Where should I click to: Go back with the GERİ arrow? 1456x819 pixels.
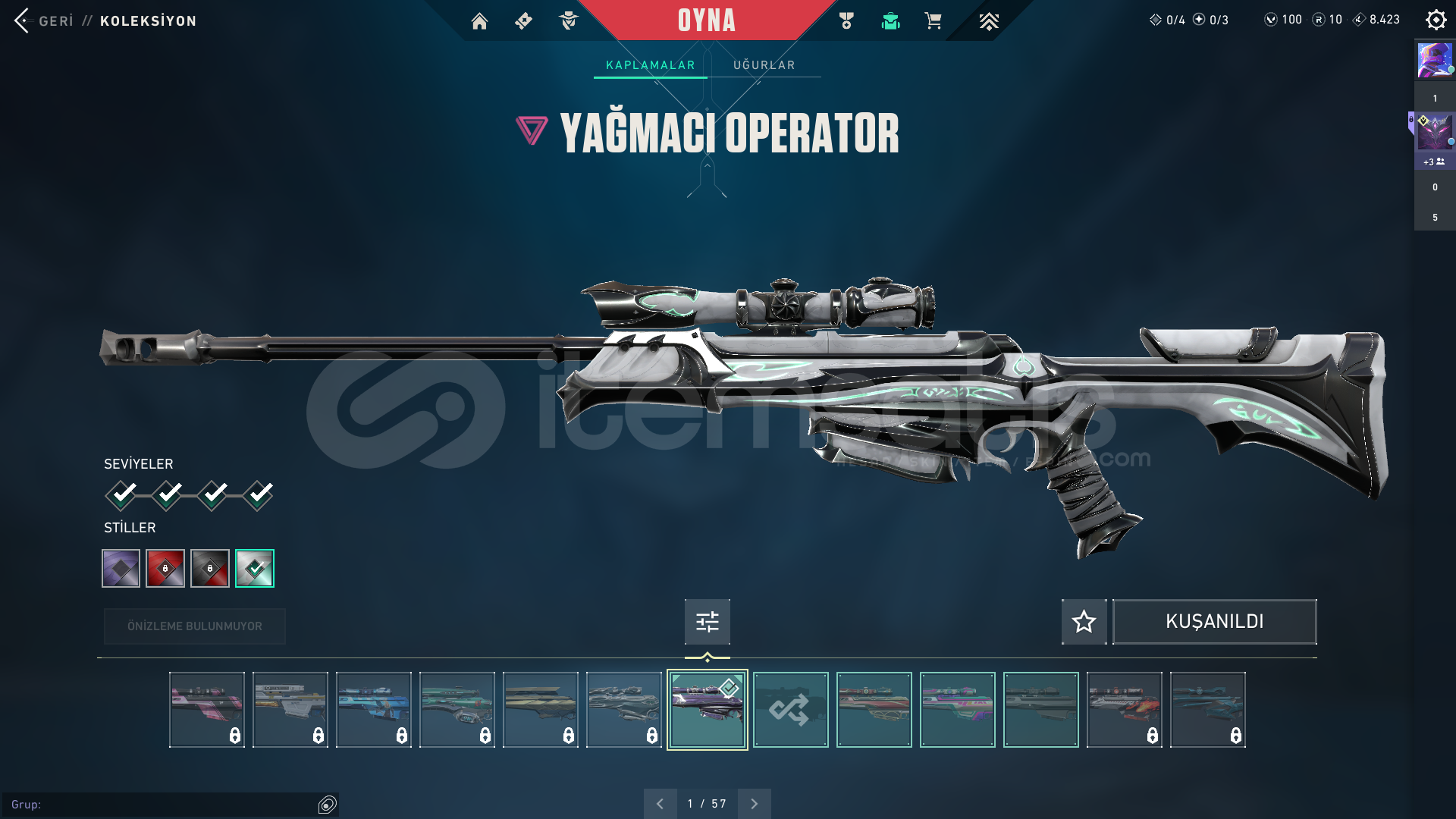[x=23, y=20]
